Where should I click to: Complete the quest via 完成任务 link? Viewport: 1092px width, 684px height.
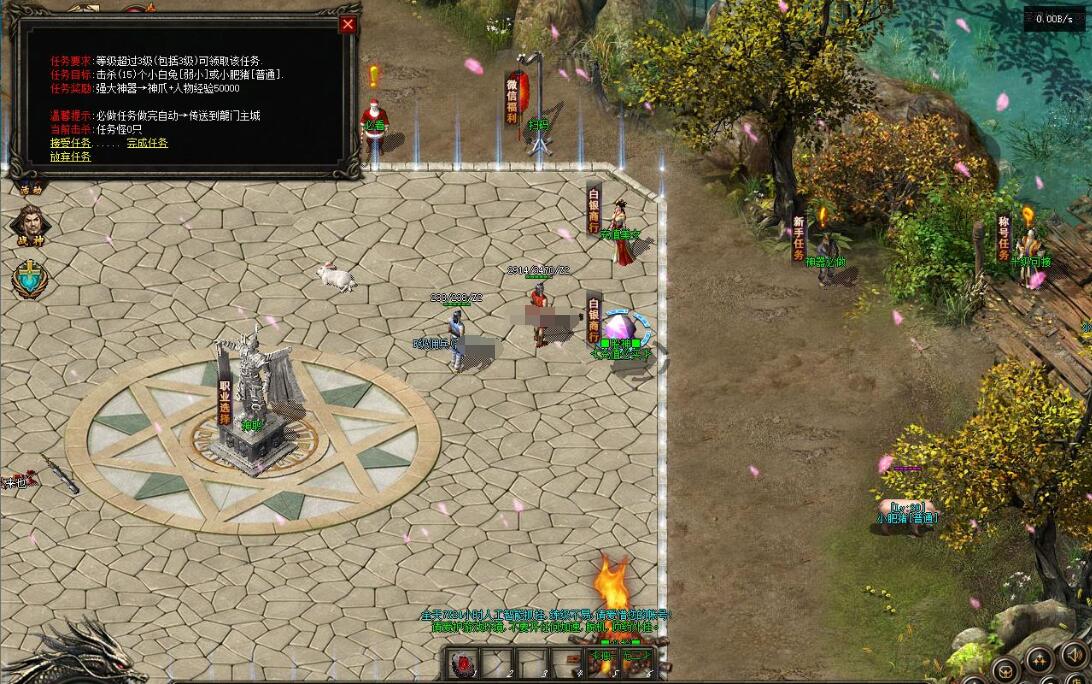(147, 143)
